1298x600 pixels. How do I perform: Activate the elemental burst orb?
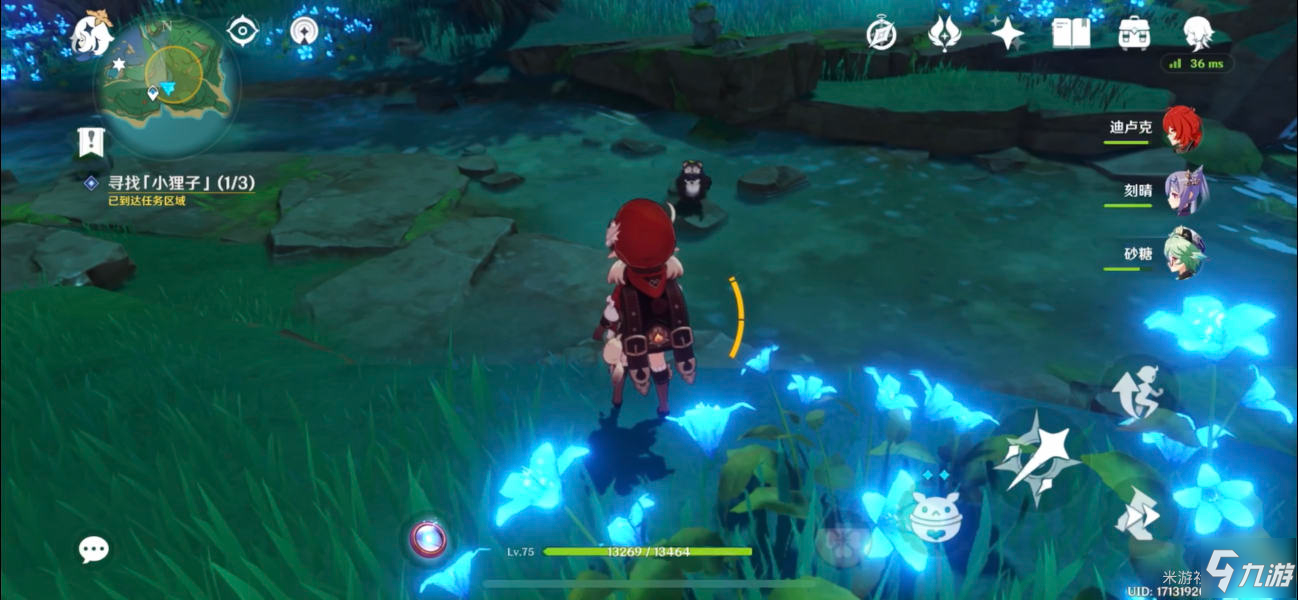pos(430,539)
